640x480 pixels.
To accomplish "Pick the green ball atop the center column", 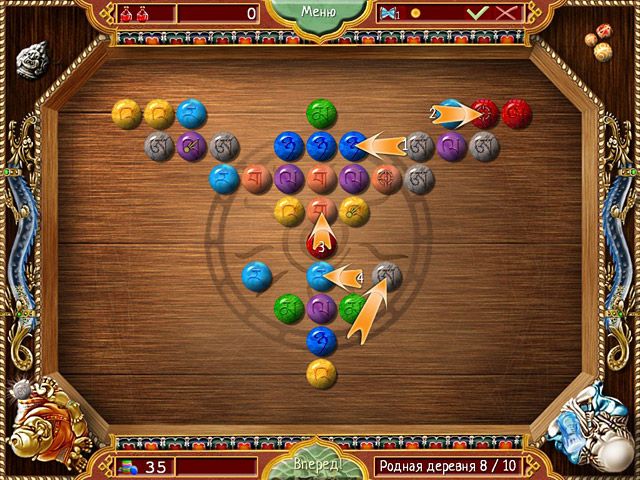I will tap(320, 111).
